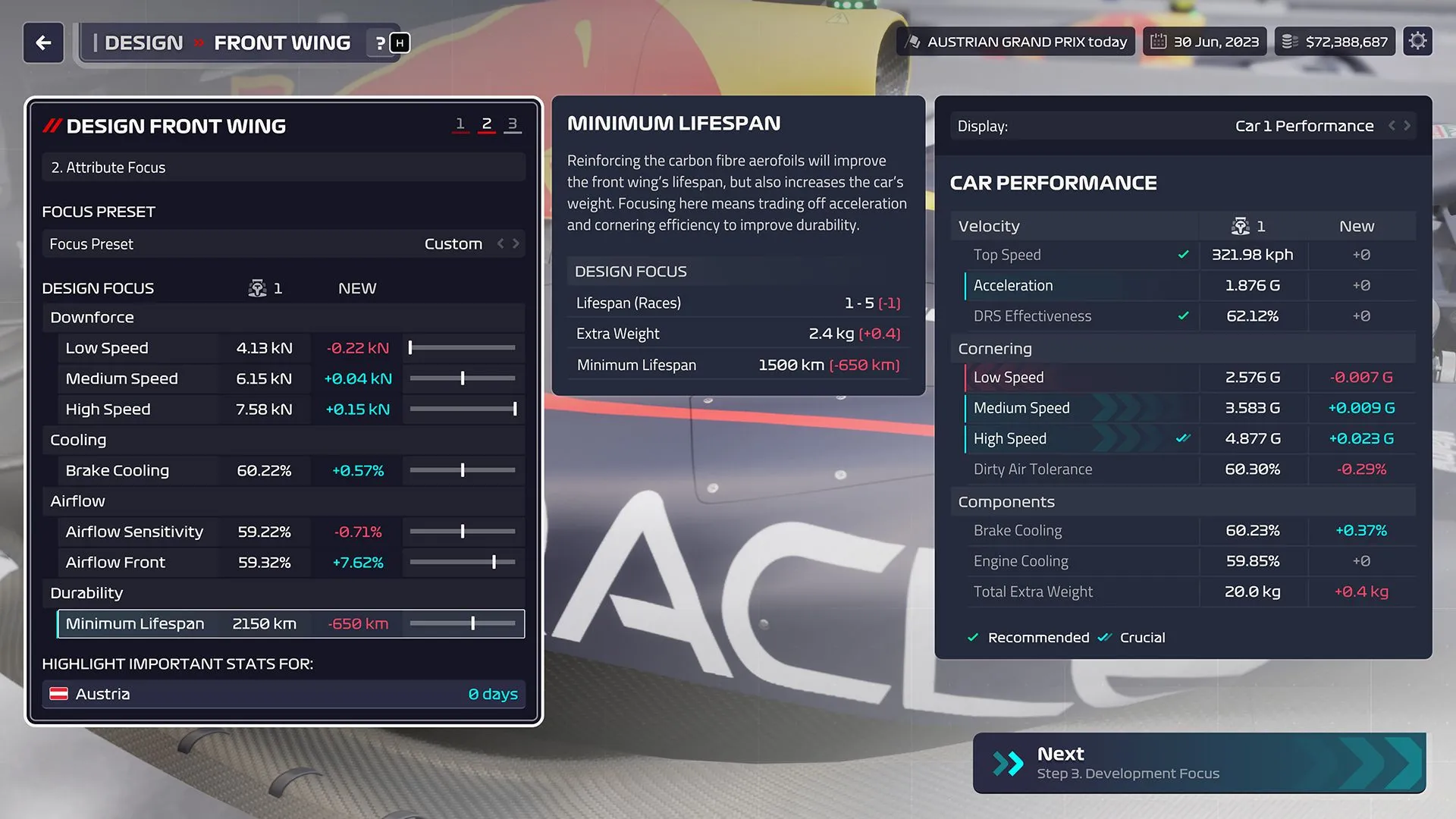1456x819 pixels.
Task: Open the Austrian Grand Prix today panel
Action: (1018, 42)
